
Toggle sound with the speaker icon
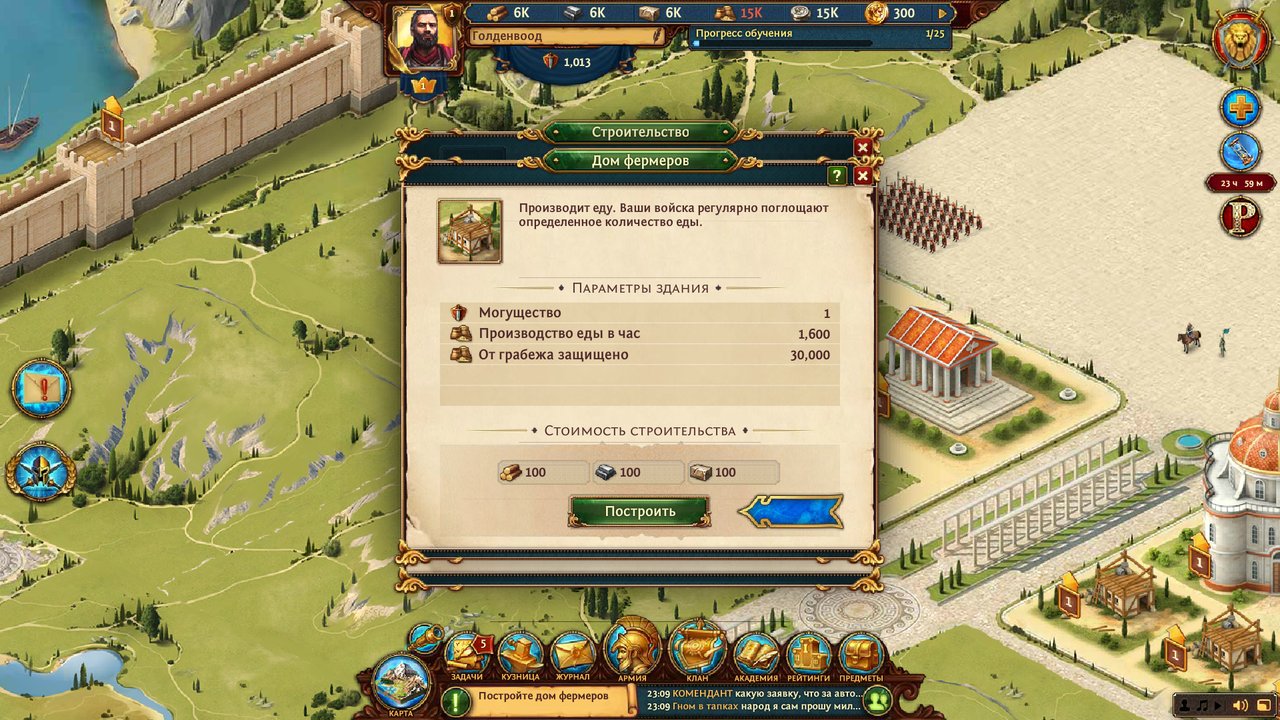(x=1240, y=707)
